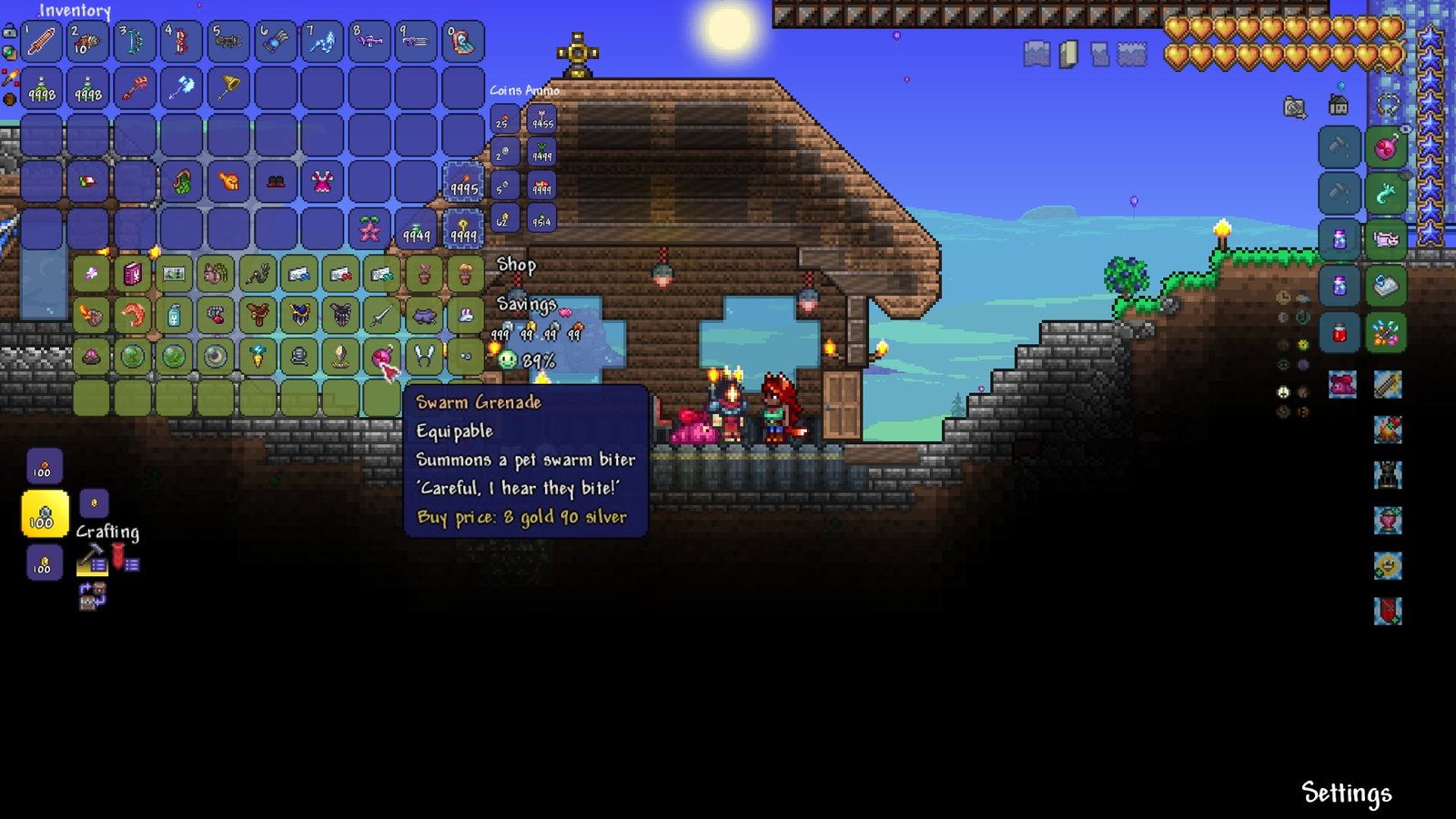Viewport: 1456px width, 819px height.
Task: Select the bow in hotbar slot 3
Action: click(135, 41)
